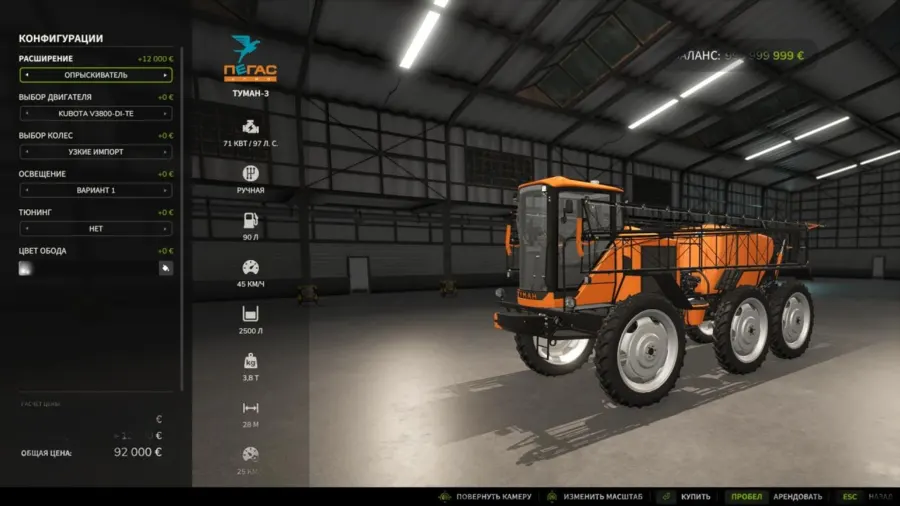Go to the previous Выбор двигателя option

tap(26, 113)
